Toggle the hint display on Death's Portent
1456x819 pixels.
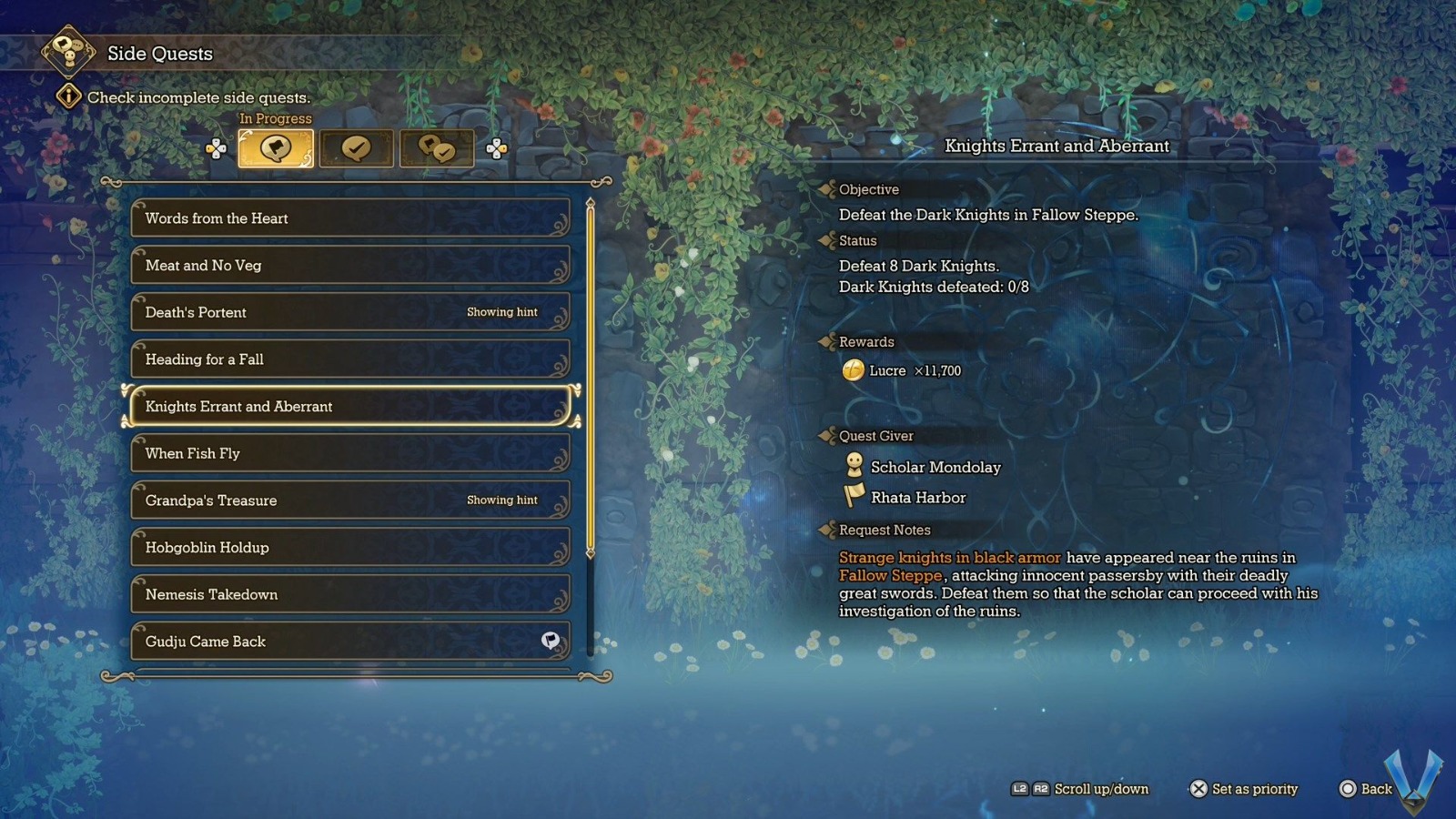coord(501,312)
